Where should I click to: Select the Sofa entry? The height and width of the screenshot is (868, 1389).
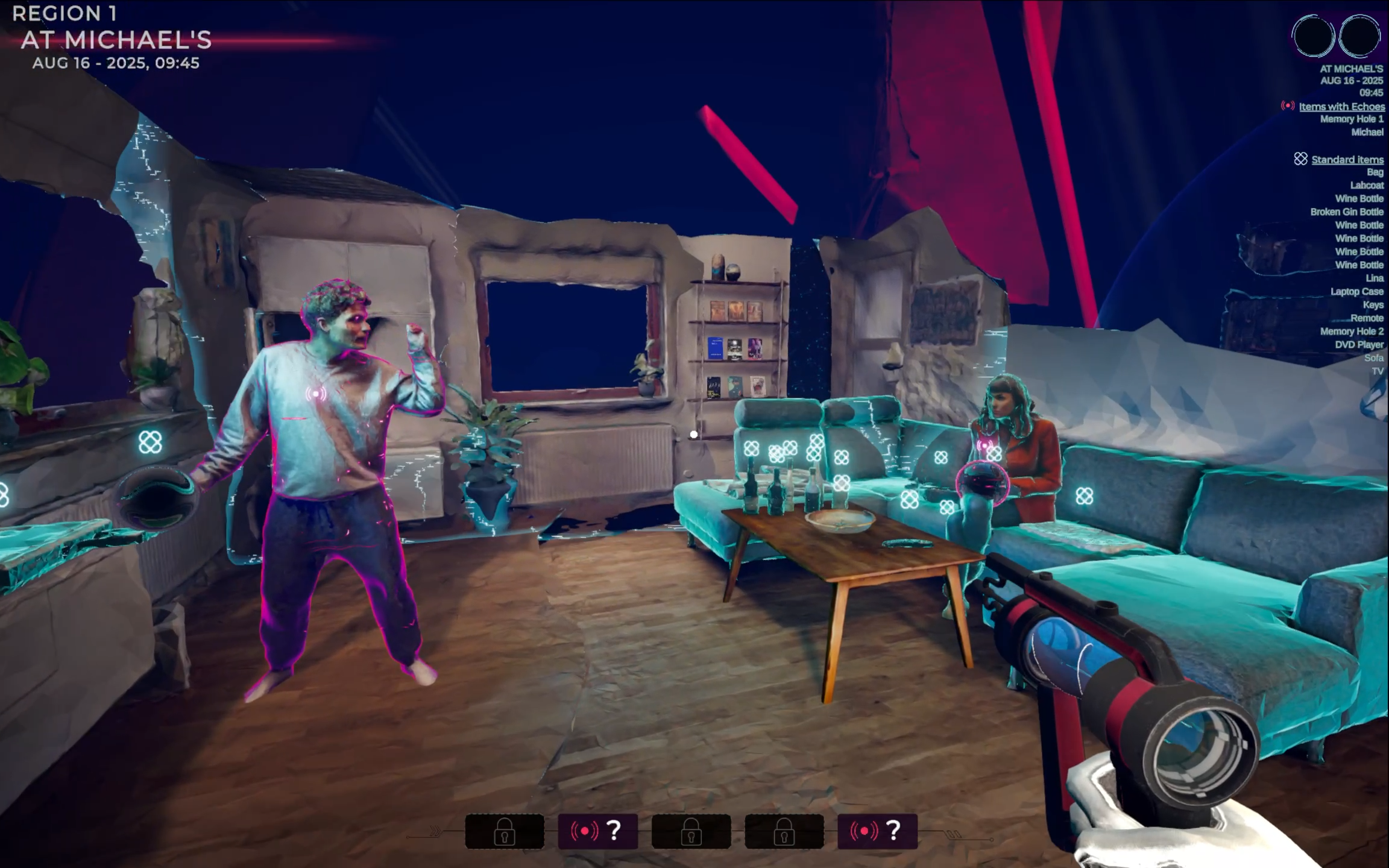coord(1373,358)
